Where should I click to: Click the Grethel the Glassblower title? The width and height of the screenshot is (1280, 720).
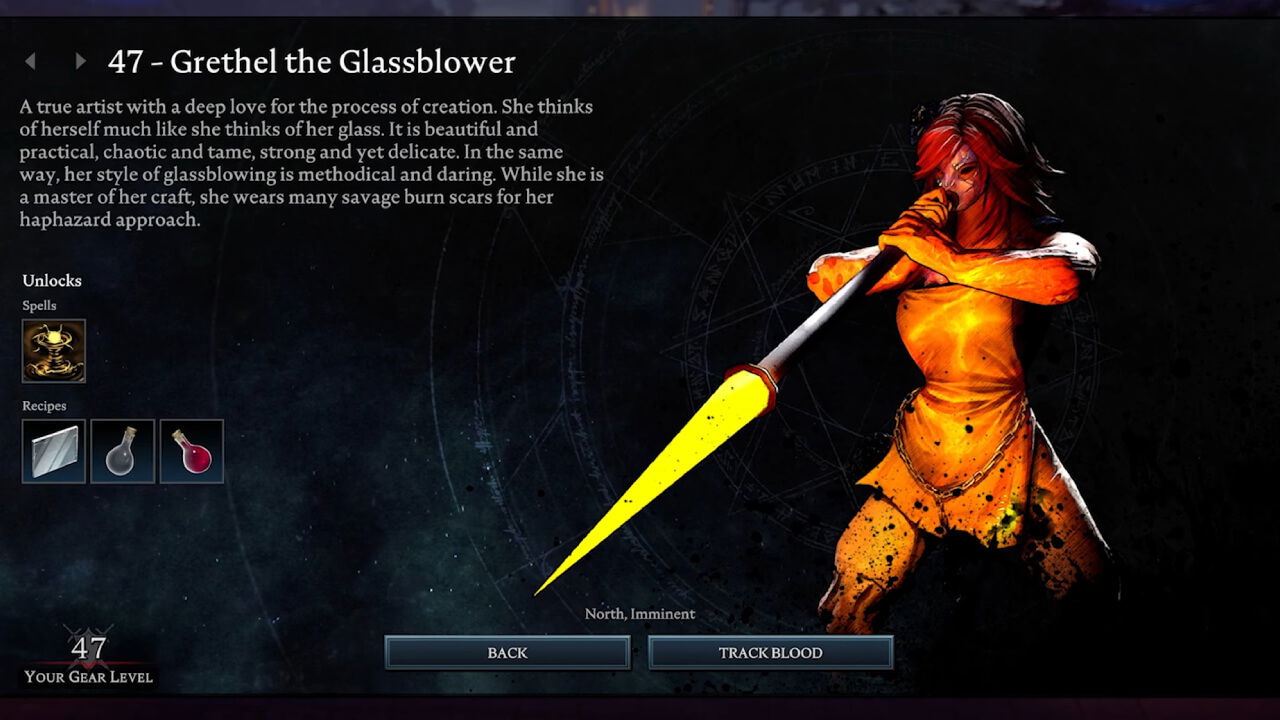pyautogui.click(x=312, y=62)
